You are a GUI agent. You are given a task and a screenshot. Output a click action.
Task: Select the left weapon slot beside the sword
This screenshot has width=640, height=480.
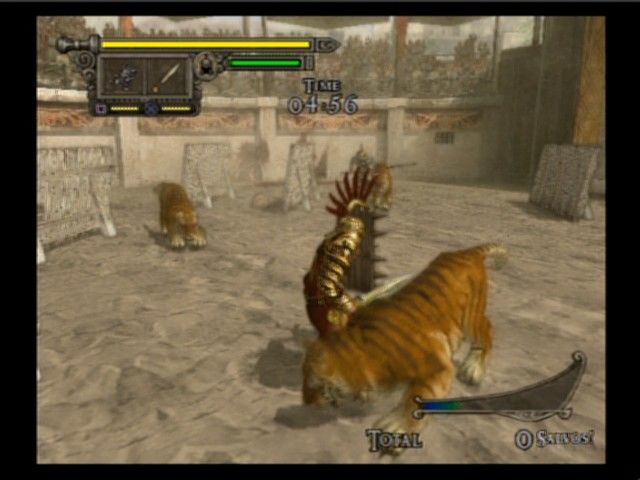(x=124, y=75)
